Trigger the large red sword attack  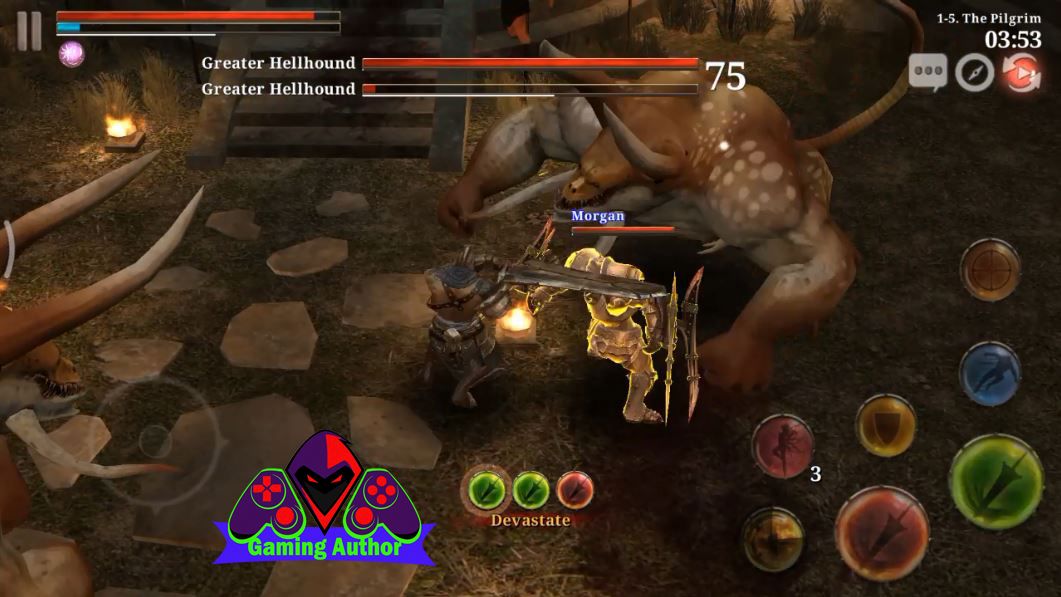[x=882, y=532]
